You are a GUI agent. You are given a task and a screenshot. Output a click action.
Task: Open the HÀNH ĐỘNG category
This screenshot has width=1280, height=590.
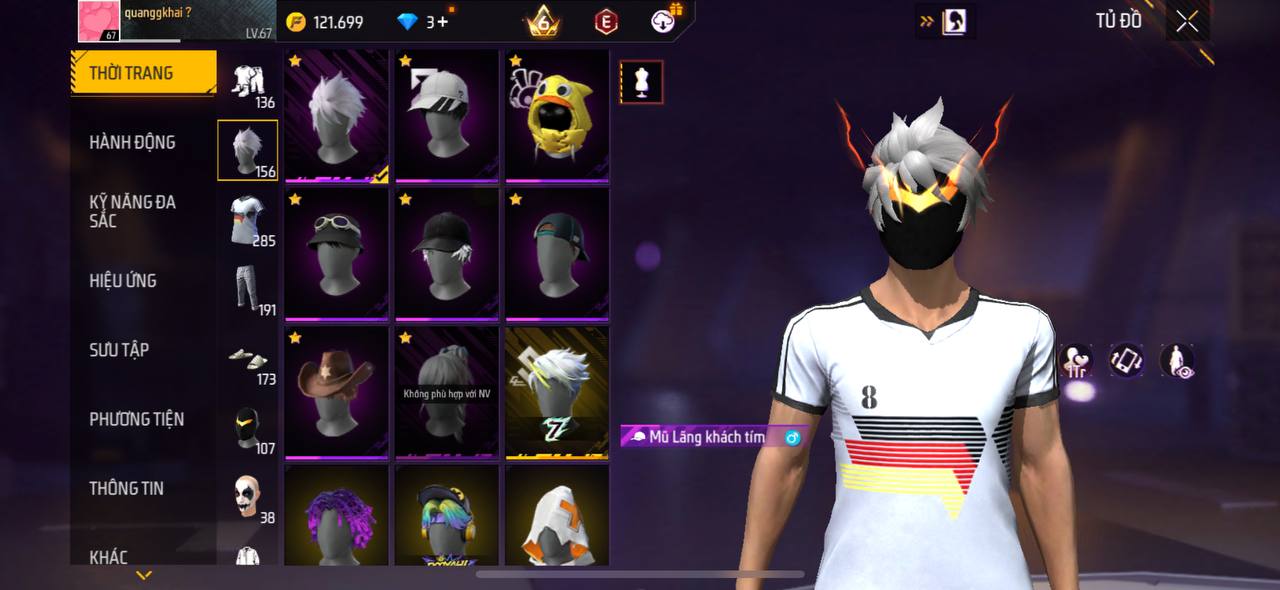[x=132, y=142]
